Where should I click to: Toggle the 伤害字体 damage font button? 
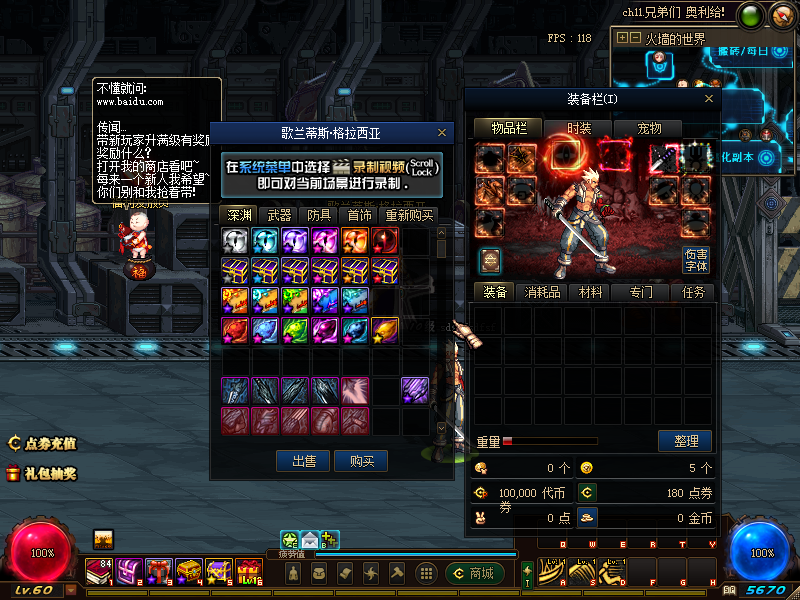(696, 260)
